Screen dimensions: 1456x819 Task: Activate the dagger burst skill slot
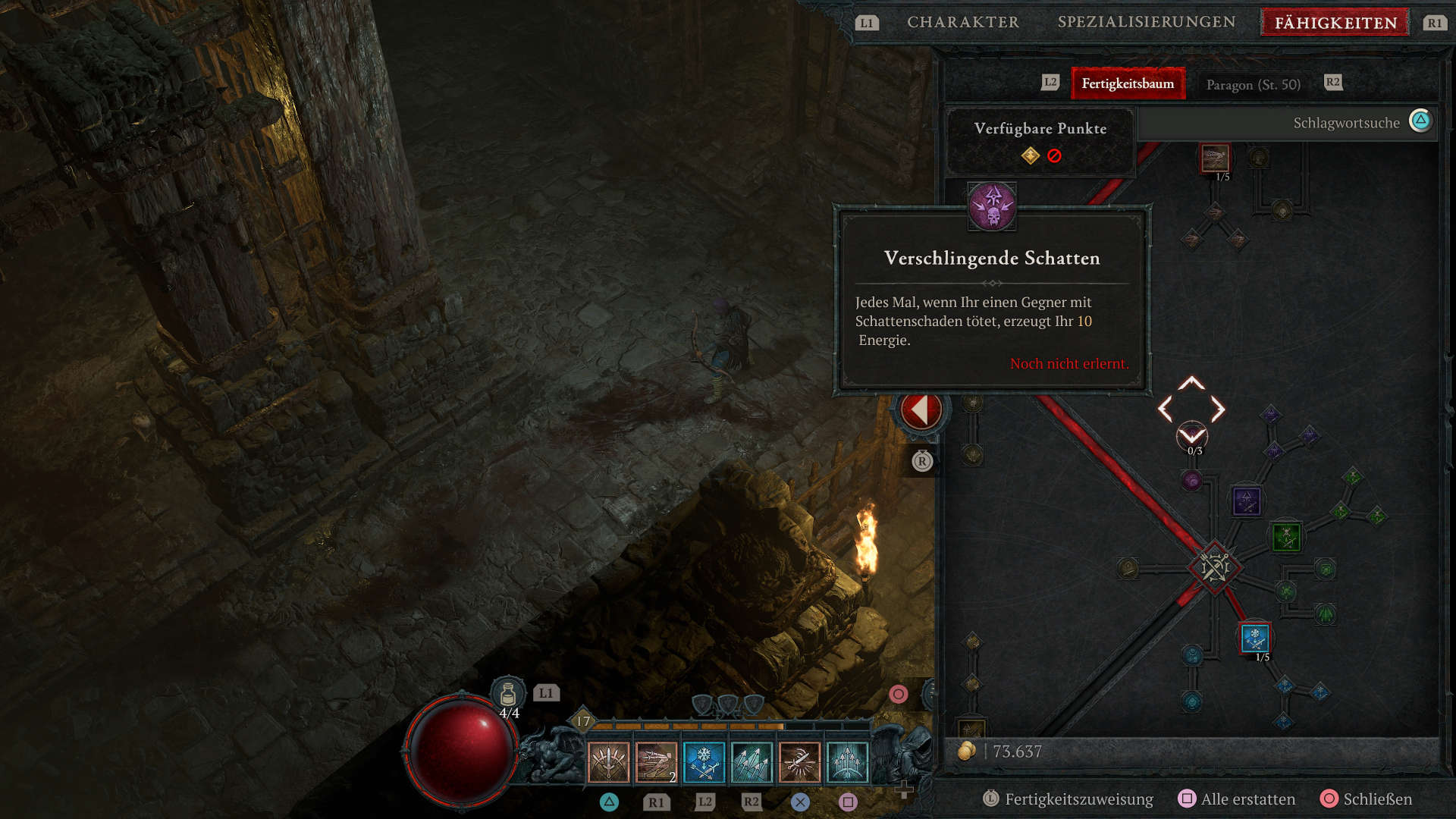[799, 762]
